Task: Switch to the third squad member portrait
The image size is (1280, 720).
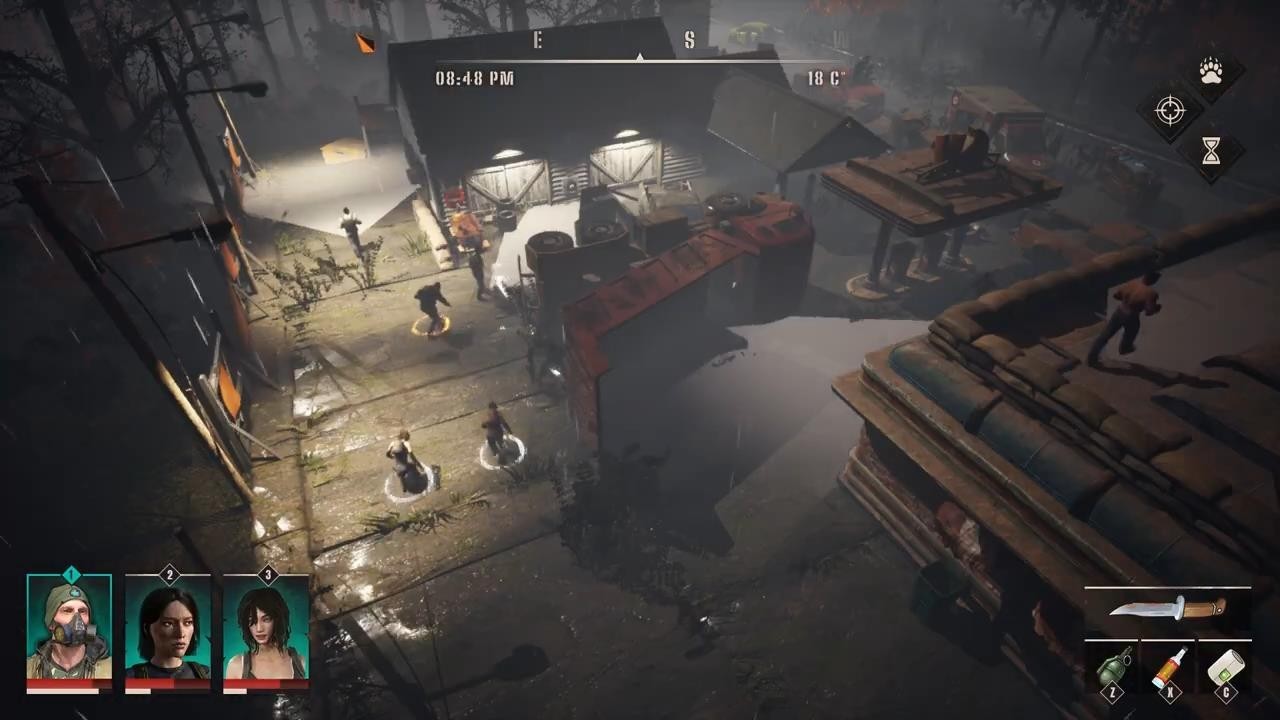Action: click(x=266, y=632)
